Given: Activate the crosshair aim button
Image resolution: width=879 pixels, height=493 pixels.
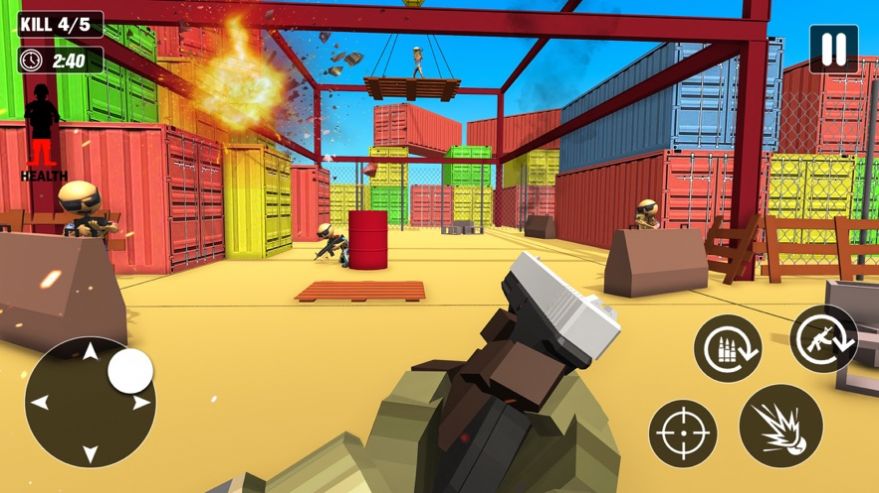Looking at the screenshot, I should [683, 434].
